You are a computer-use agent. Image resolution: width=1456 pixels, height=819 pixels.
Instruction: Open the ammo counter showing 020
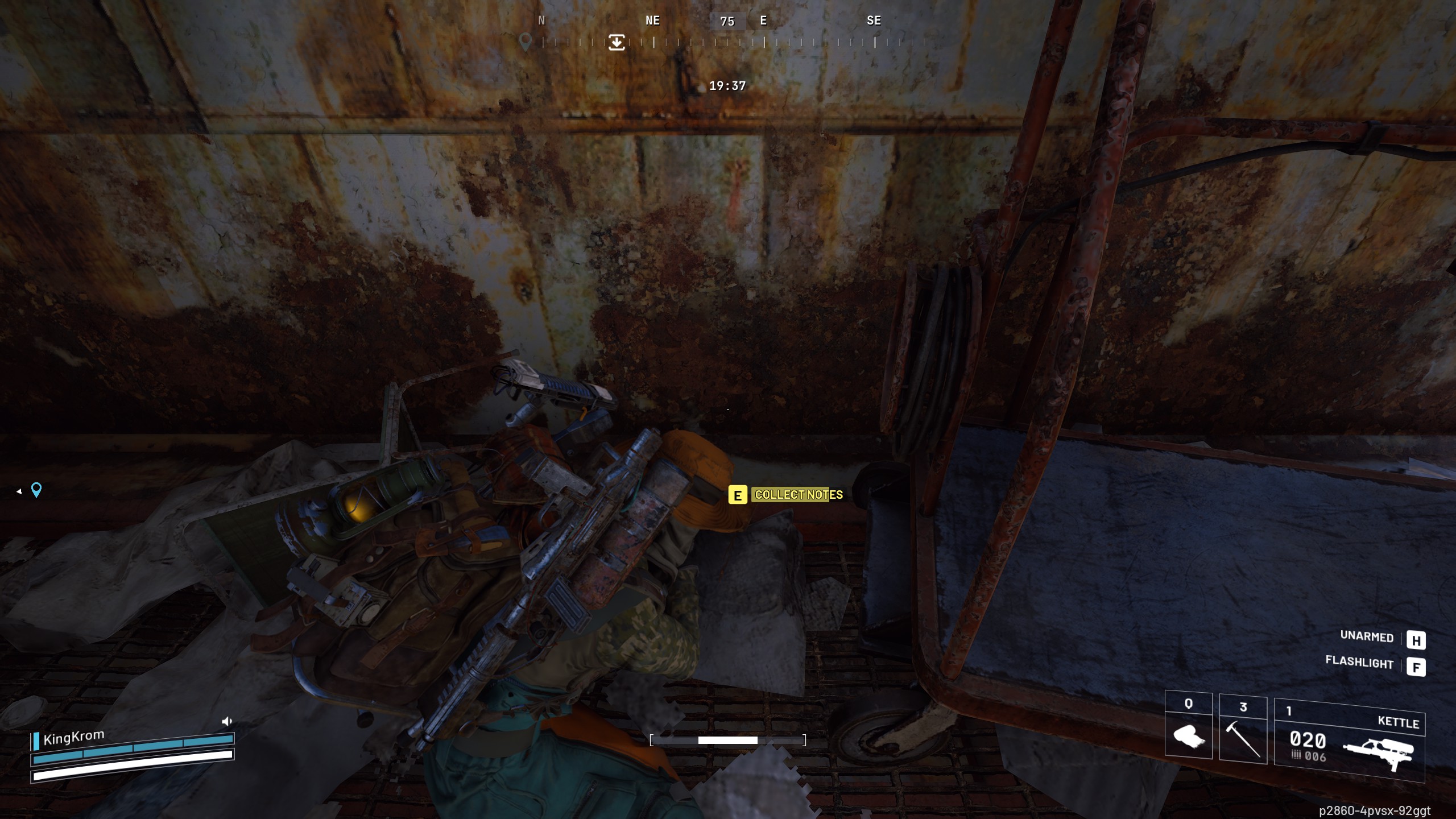point(1309,741)
